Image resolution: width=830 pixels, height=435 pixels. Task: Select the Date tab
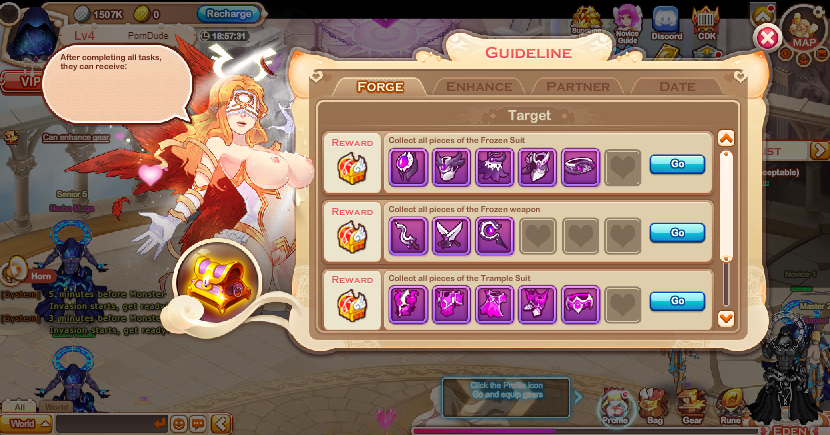pos(677,87)
